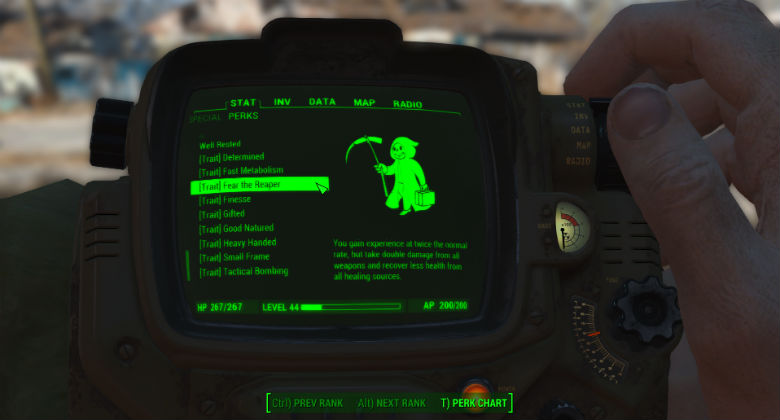Show the SPECIAL sub-tab
The height and width of the screenshot is (420, 780).
coord(205,117)
